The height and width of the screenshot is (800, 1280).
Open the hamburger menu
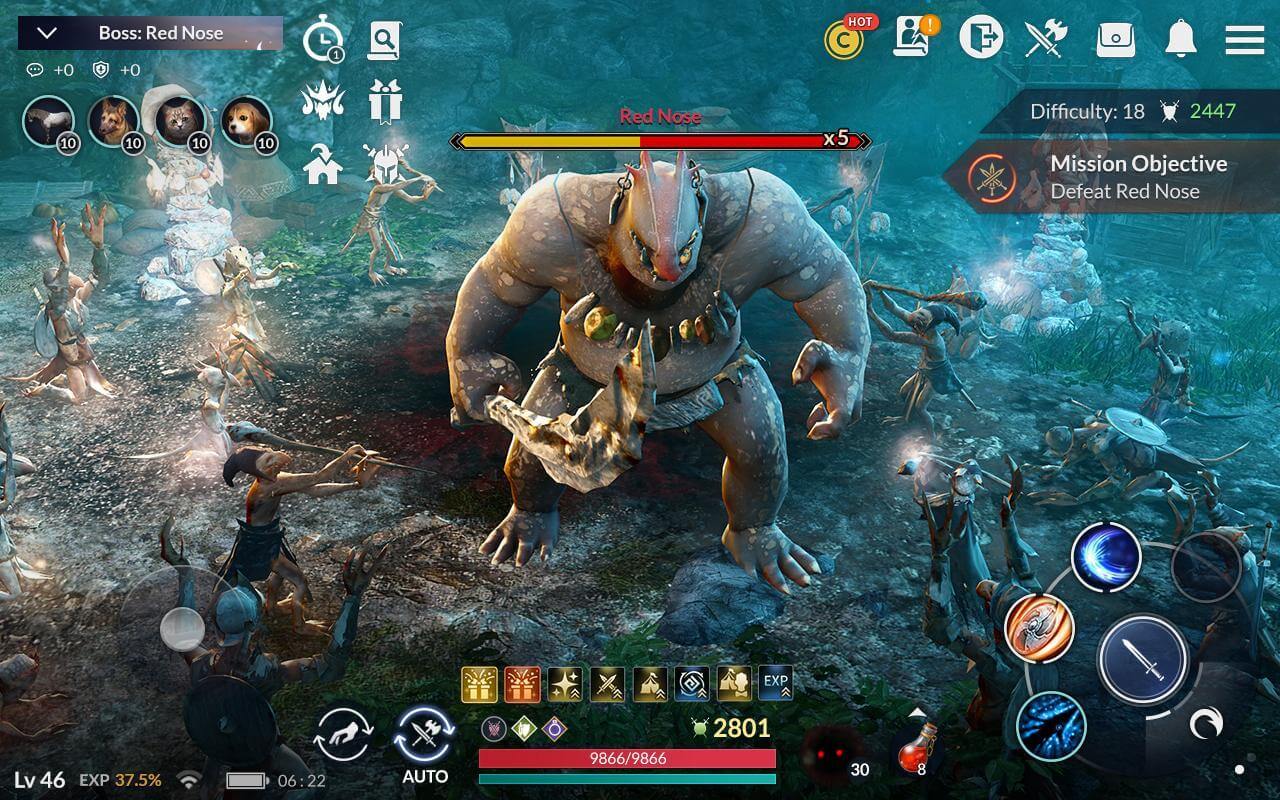[1244, 40]
